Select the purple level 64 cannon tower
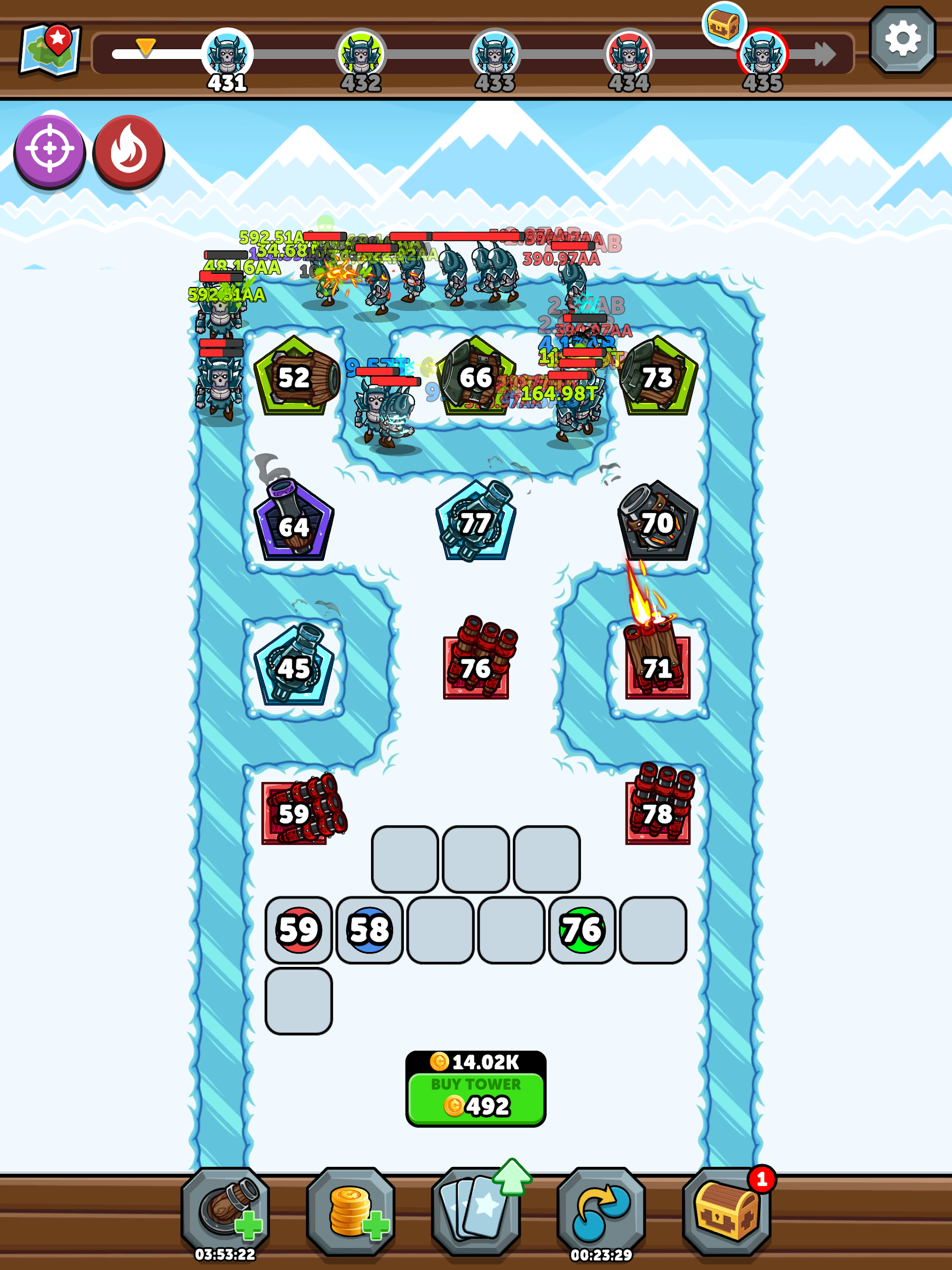Image resolution: width=952 pixels, height=1270 pixels. (x=293, y=522)
